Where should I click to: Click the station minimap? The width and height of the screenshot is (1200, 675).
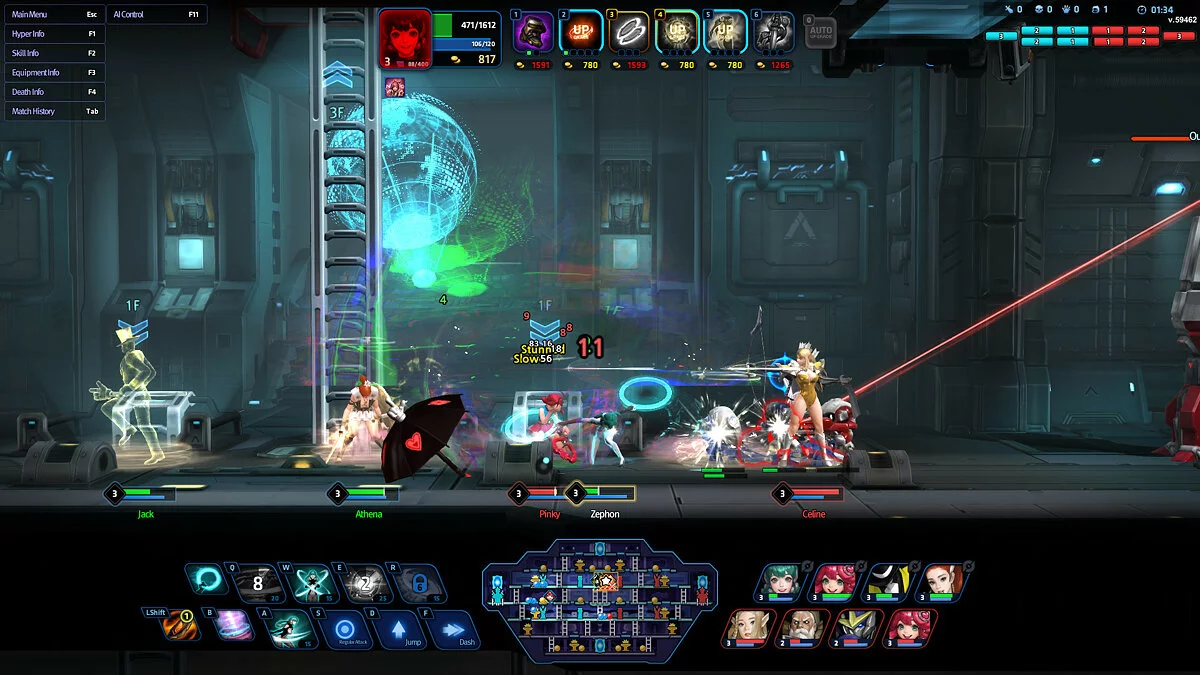(599, 600)
